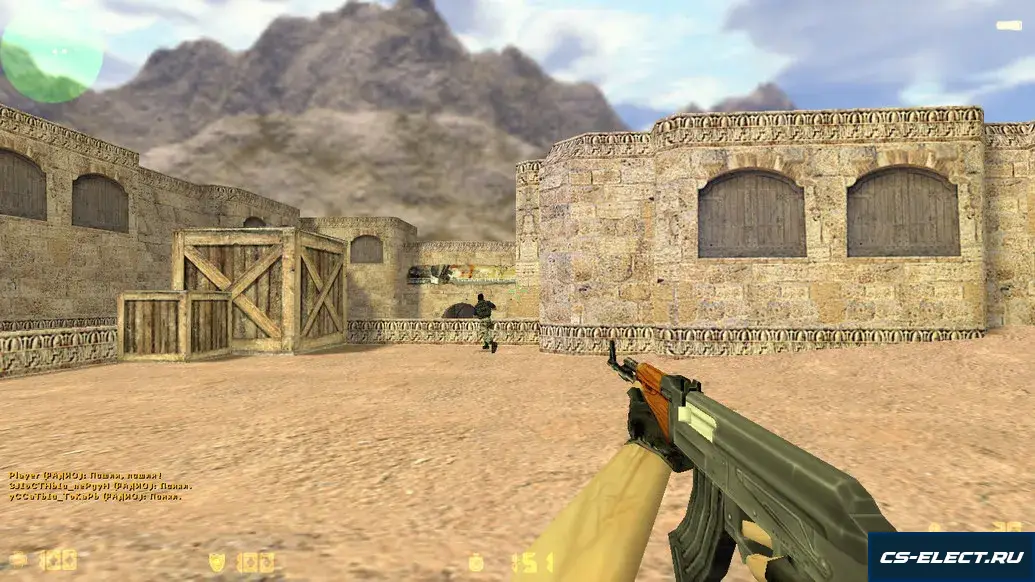Viewport: 1035px width, 582px height.
Task: Select the Player radio chat message
Action: click(85, 476)
